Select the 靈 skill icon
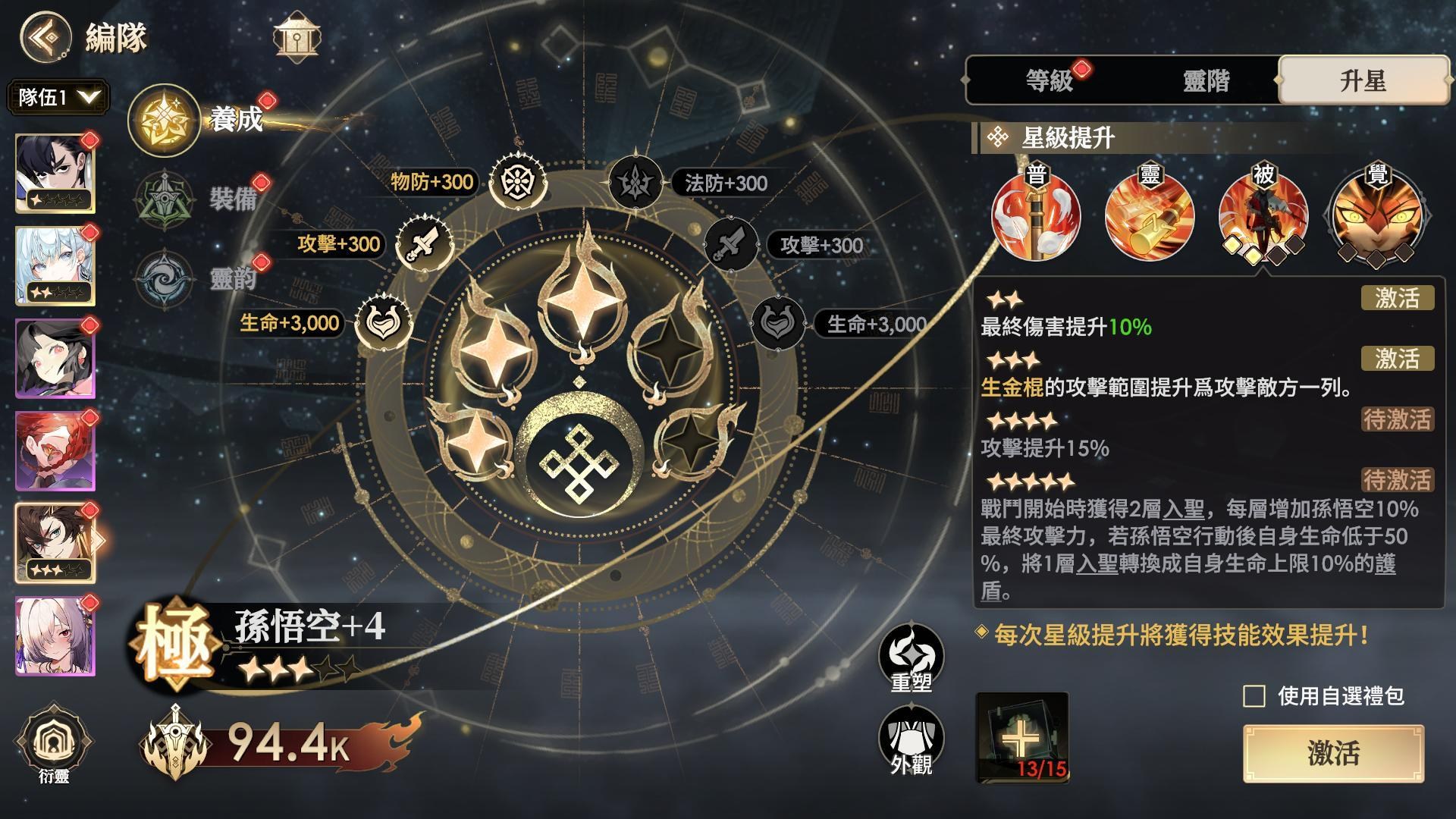This screenshot has width=1456, height=819. [x=1150, y=215]
